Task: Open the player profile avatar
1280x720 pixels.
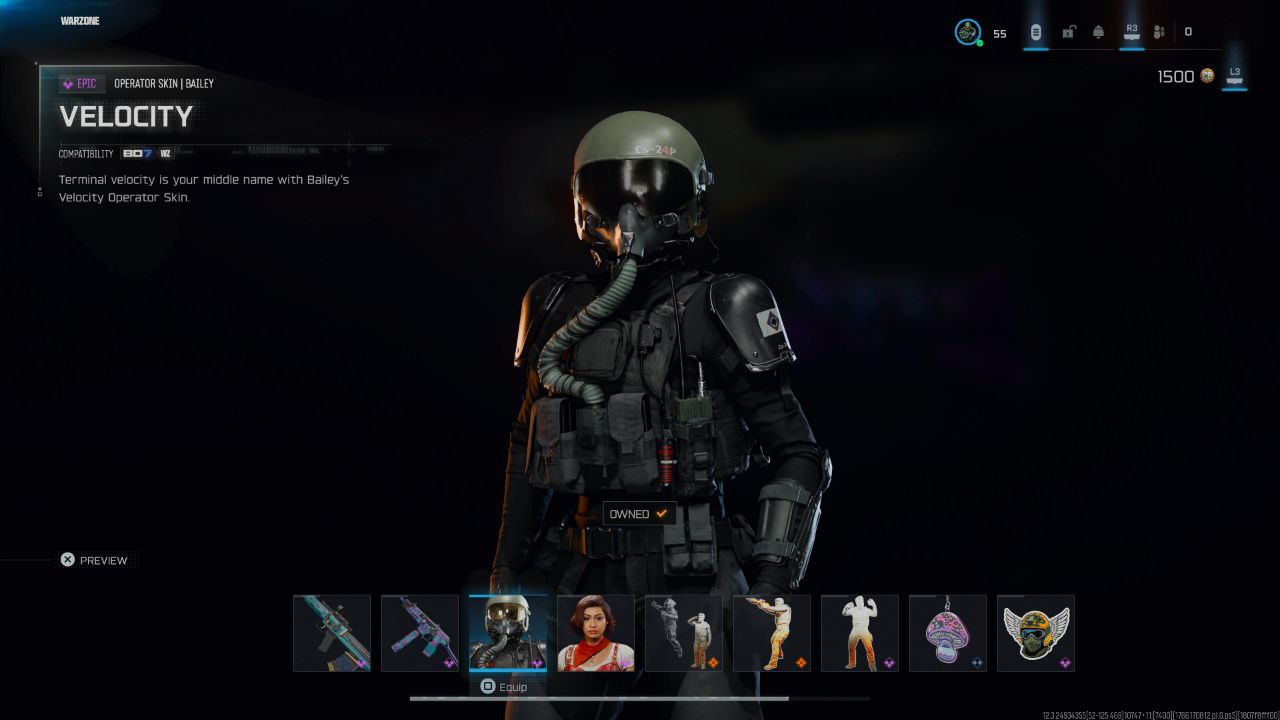Action: tap(967, 32)
